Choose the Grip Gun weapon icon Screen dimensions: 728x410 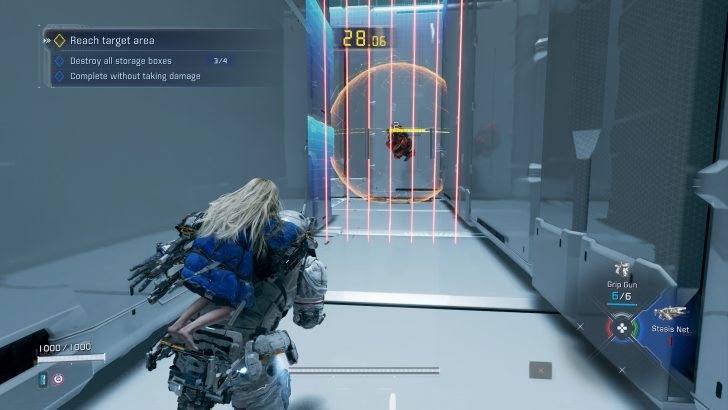623,269
